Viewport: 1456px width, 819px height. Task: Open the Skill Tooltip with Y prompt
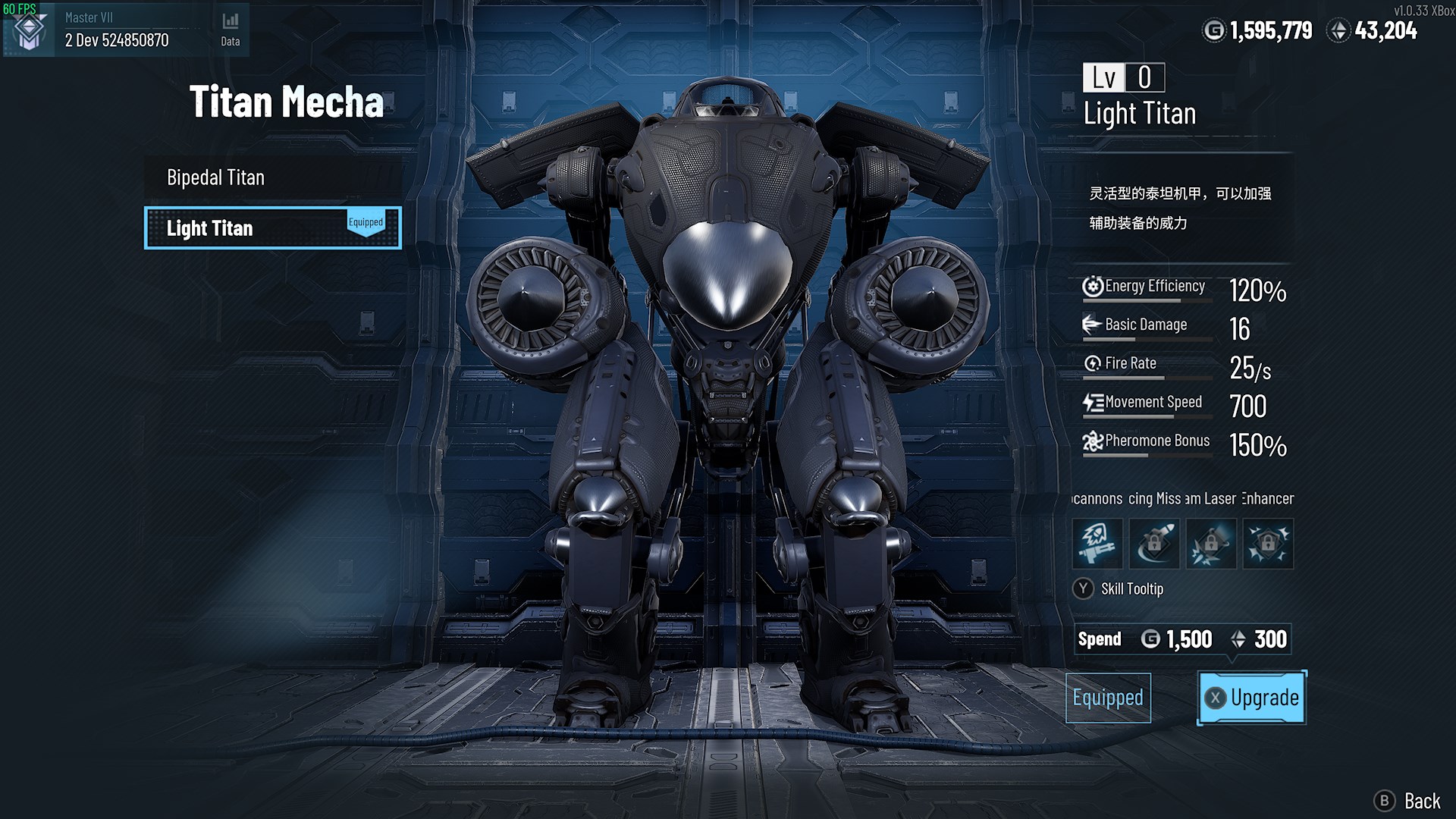point(1121,589)
